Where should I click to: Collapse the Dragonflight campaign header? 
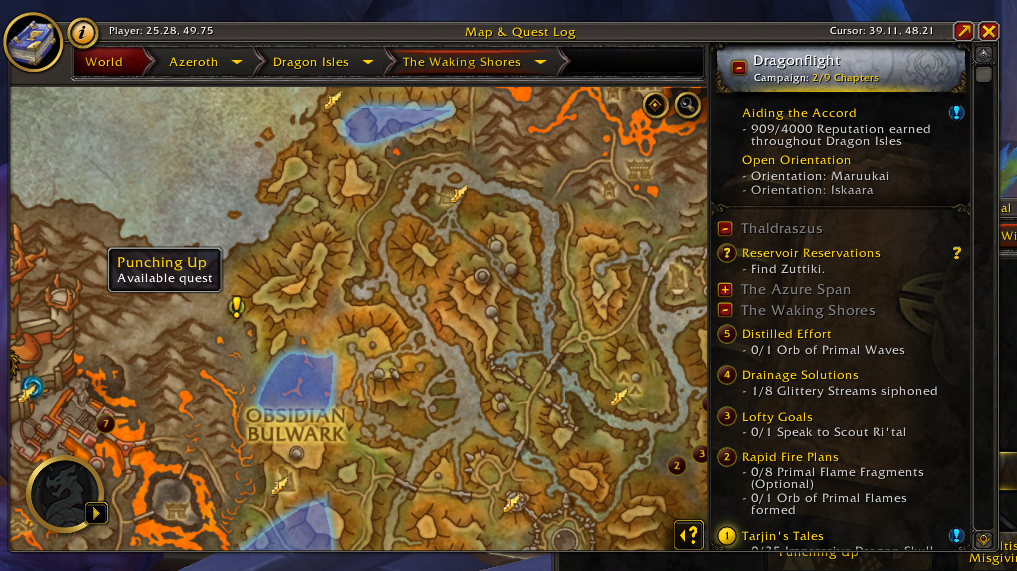[x=739, y=68]
